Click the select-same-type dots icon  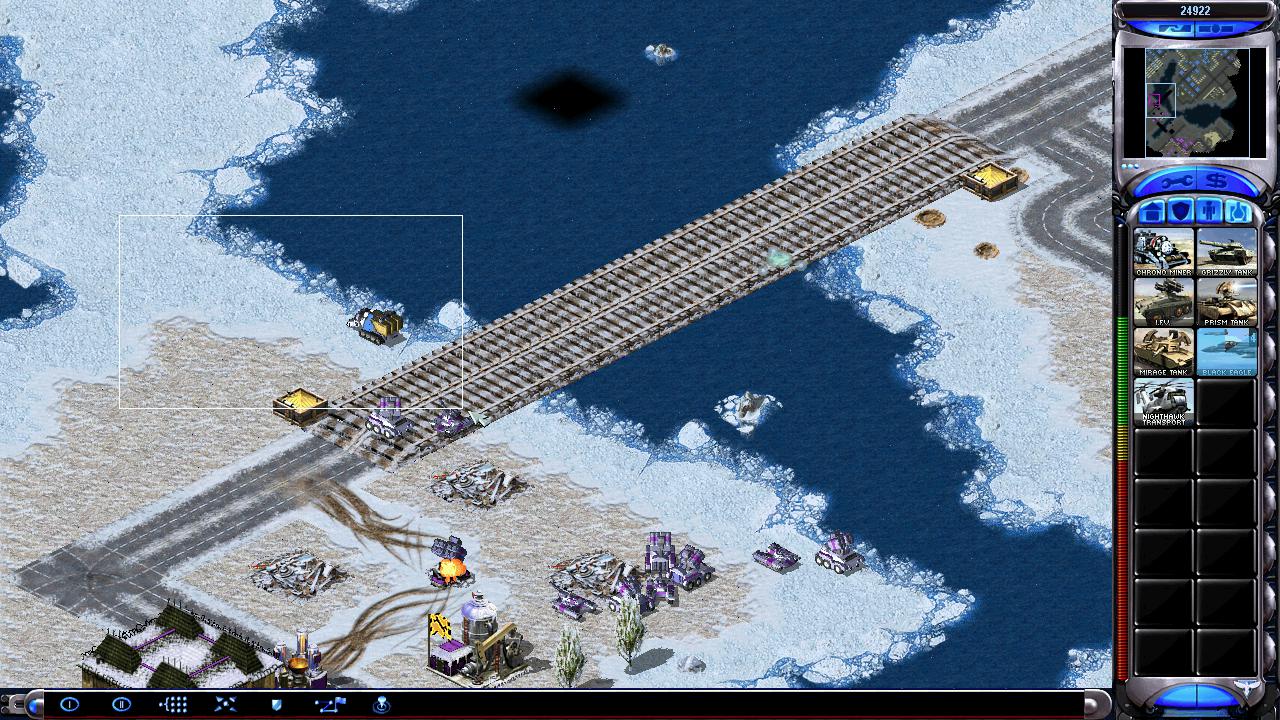173,704
